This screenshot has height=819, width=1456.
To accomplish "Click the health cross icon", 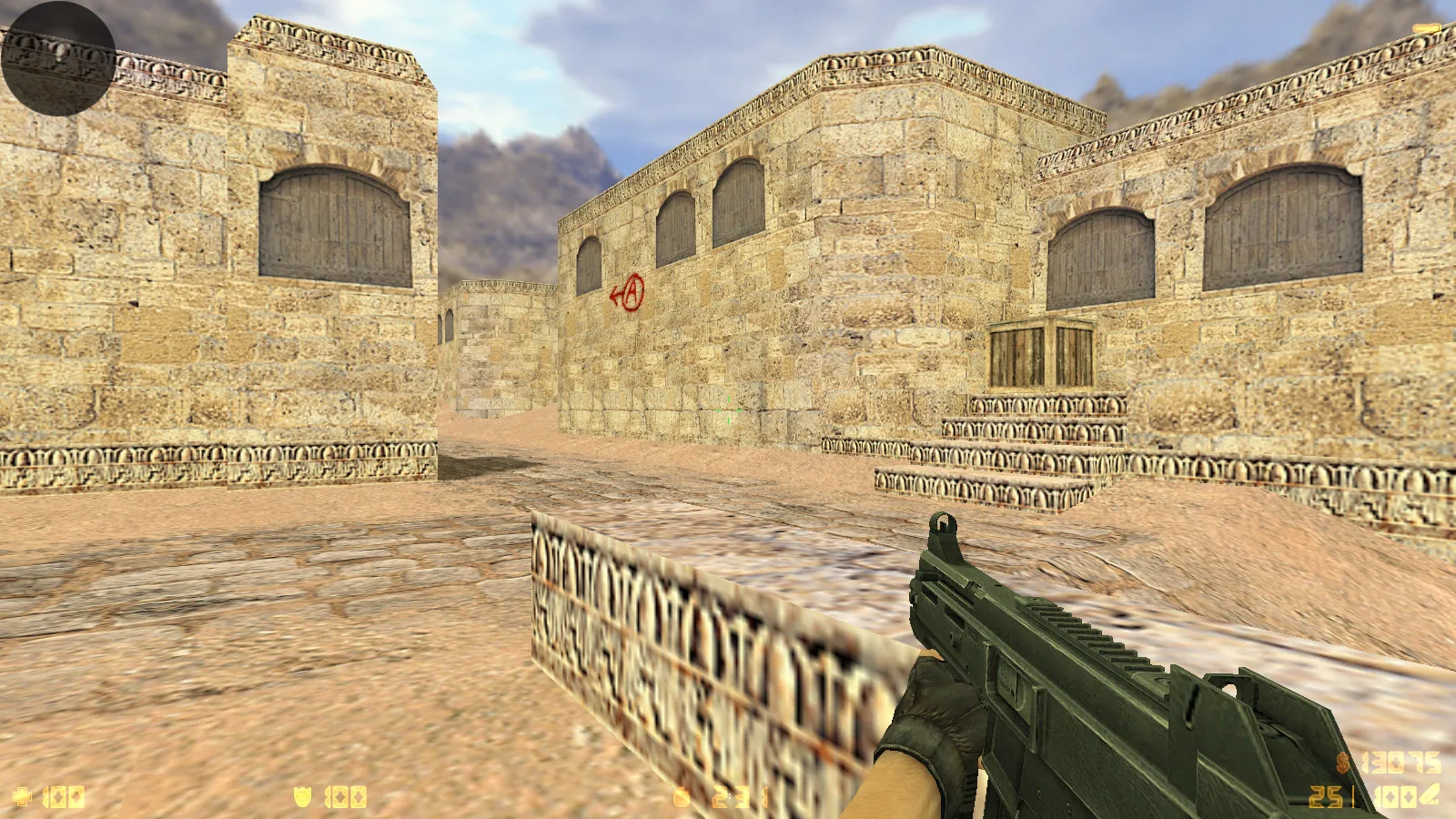I will click(x=22, y=797).
